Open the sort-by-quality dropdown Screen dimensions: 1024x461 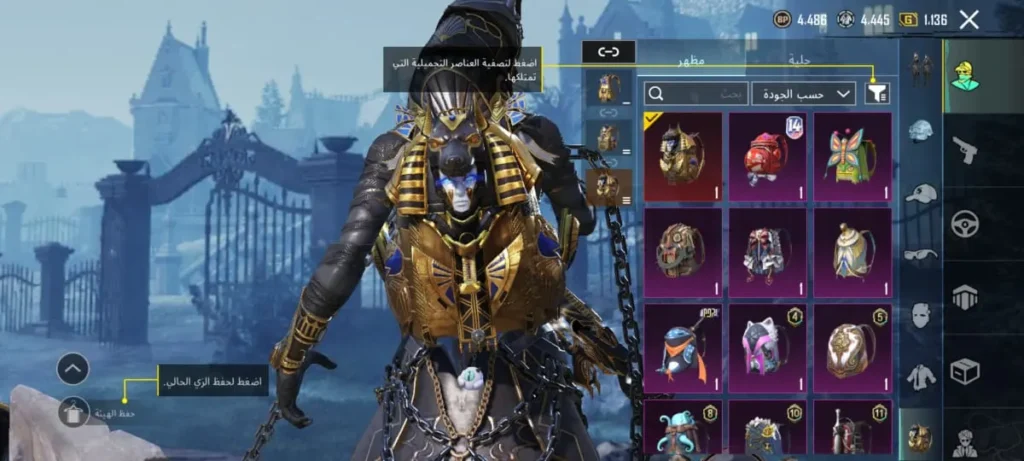[x=803, y=93]
